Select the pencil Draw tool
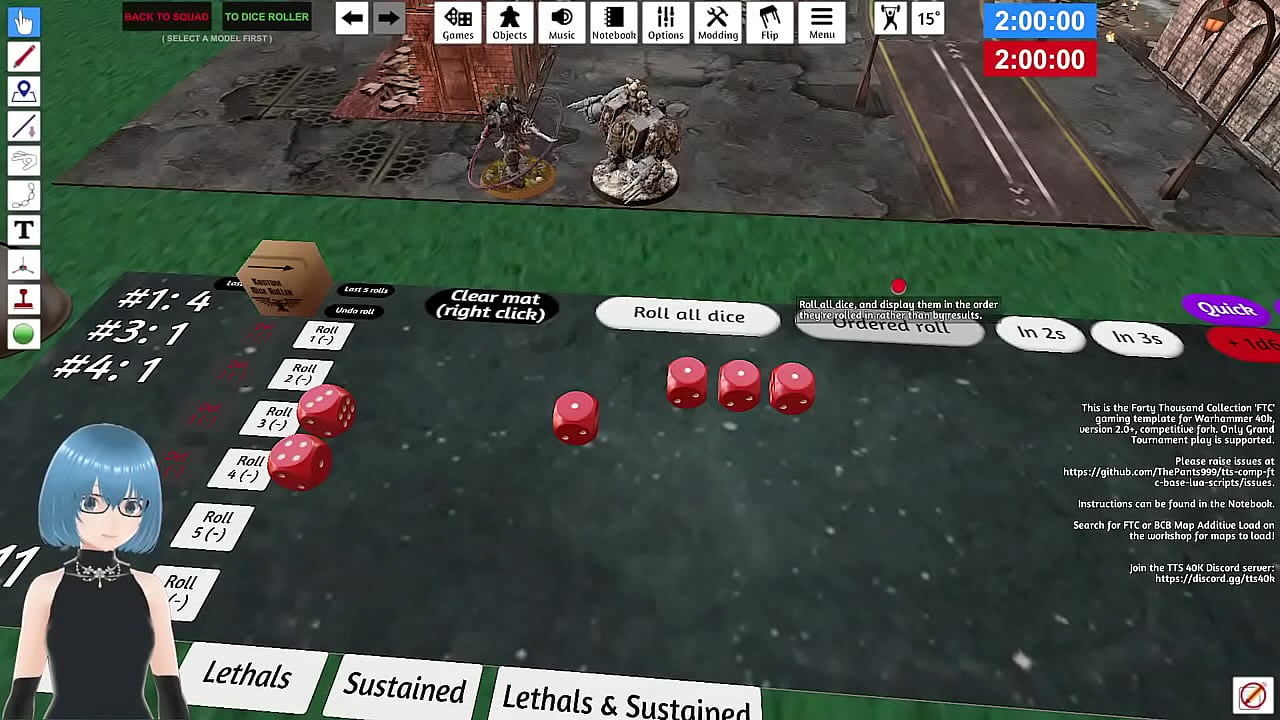This screenshot has width=1280, height=720. [x=23, y=57]
